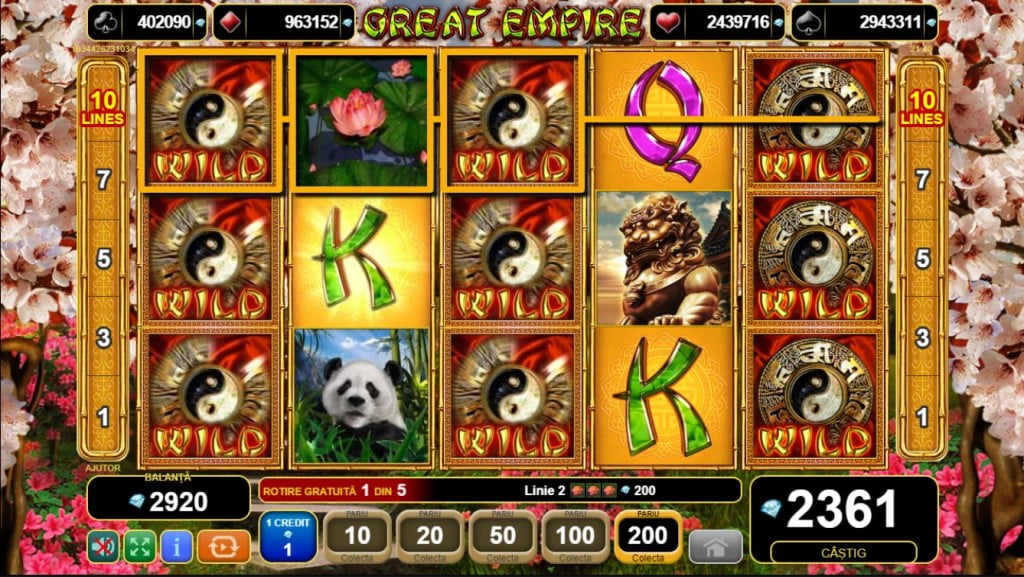
Task: Select the 1 Credit denomination button
Action: (288, 538)
